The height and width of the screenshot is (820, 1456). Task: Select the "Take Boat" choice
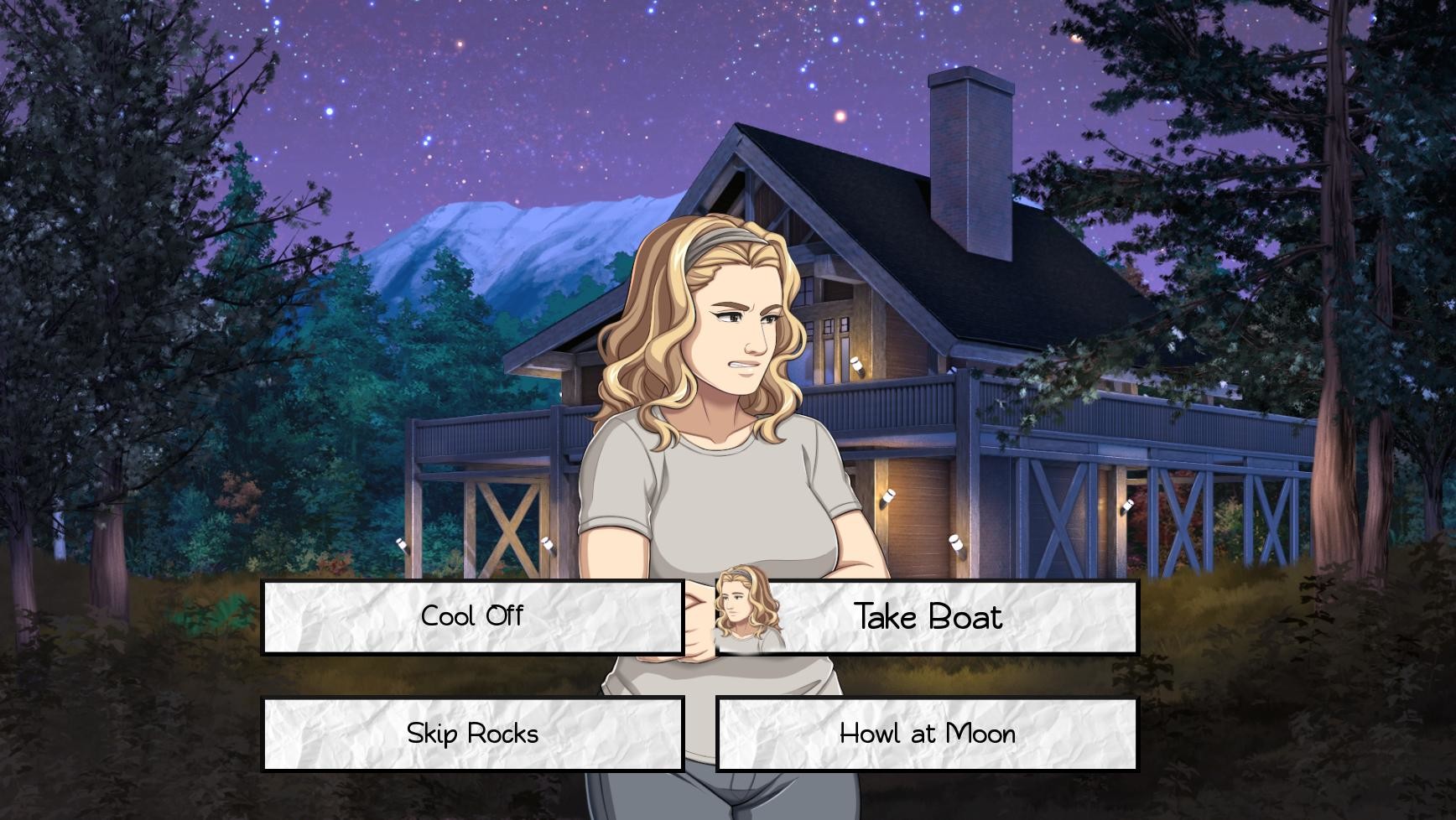[x=927, y=617]
